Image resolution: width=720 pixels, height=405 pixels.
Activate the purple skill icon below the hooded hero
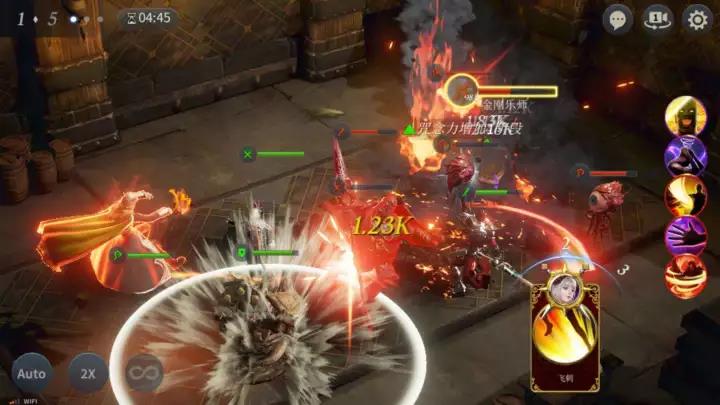click(685, 156)
